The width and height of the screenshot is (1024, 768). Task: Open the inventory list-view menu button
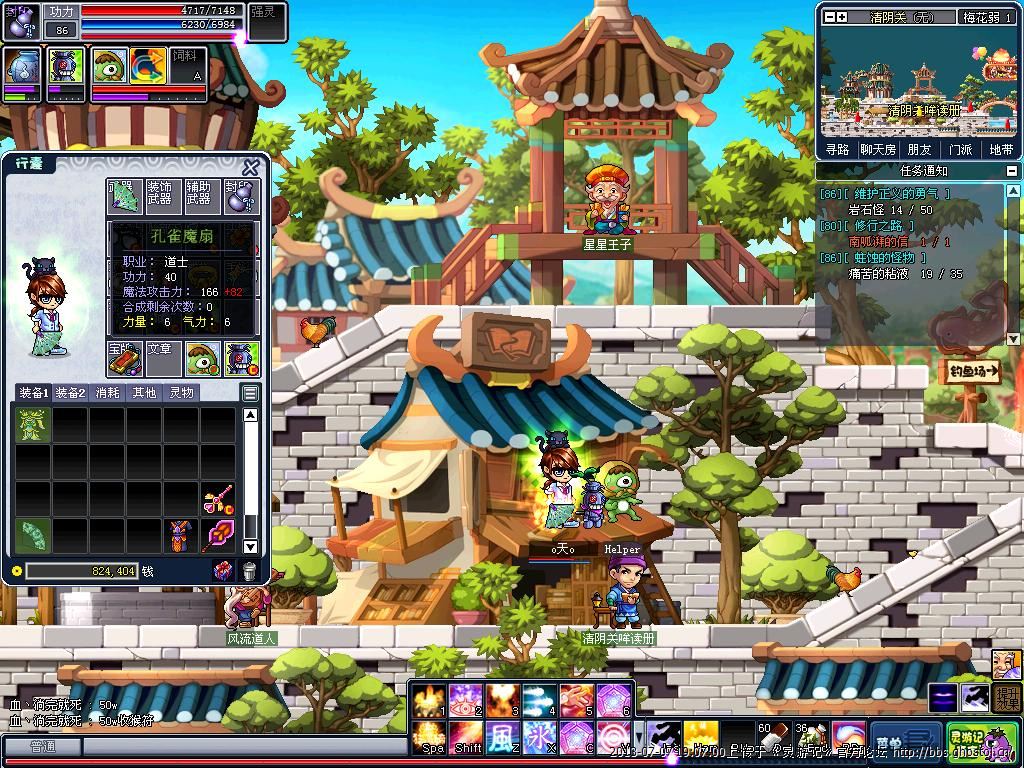250,393
